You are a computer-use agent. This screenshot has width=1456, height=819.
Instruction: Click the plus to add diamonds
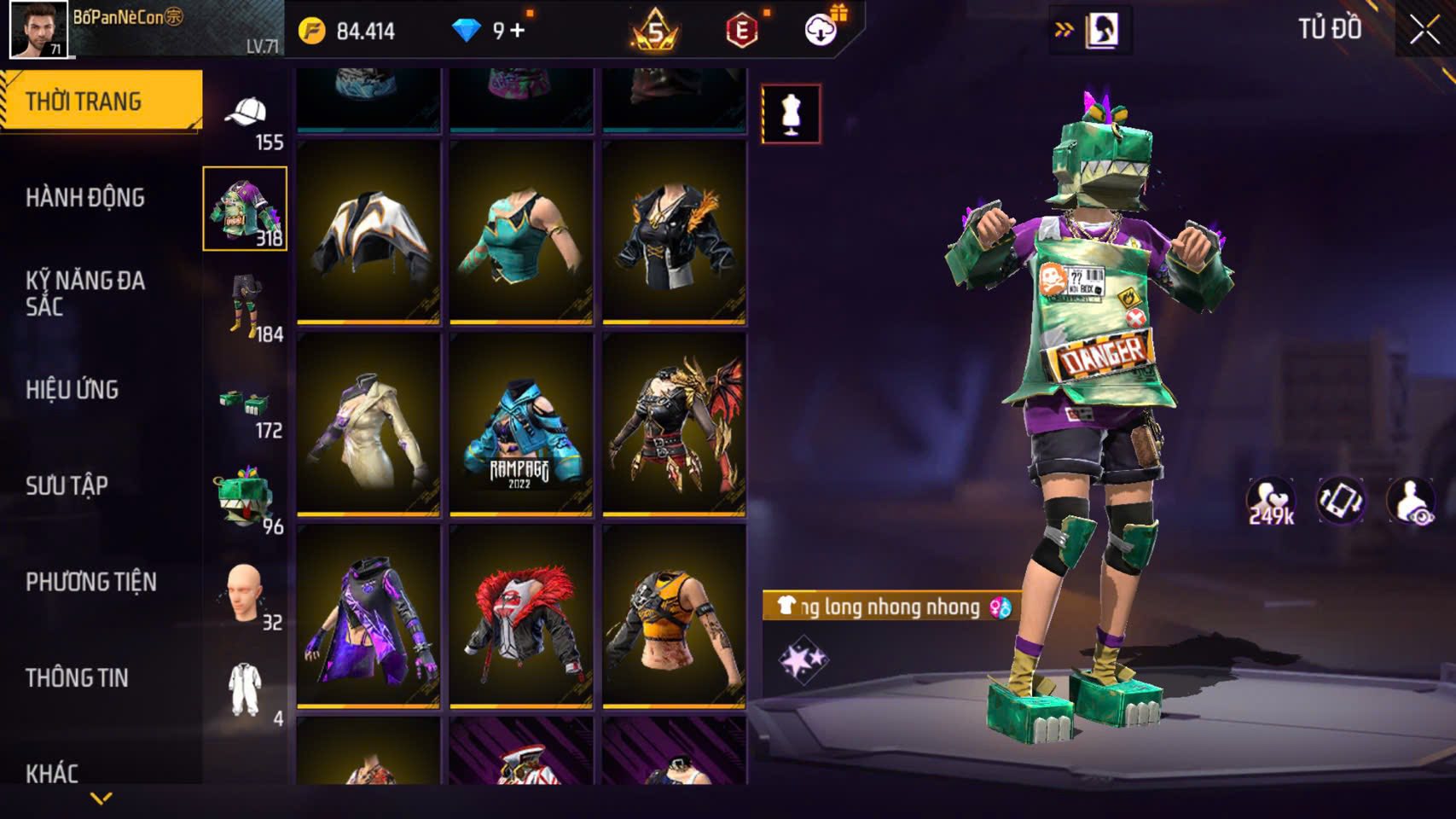coord(518,31)
